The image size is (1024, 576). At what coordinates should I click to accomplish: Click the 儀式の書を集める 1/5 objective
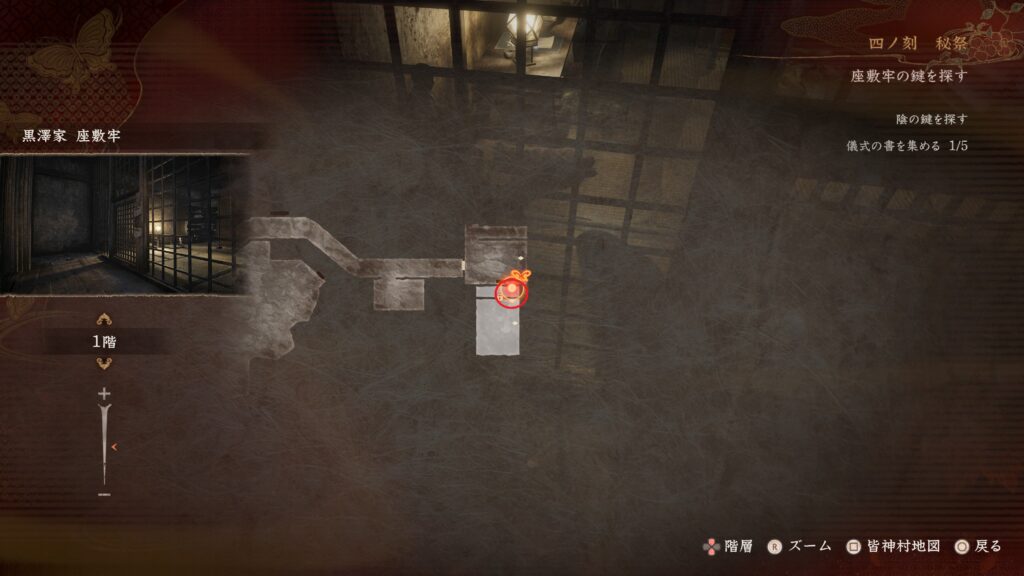906,146
